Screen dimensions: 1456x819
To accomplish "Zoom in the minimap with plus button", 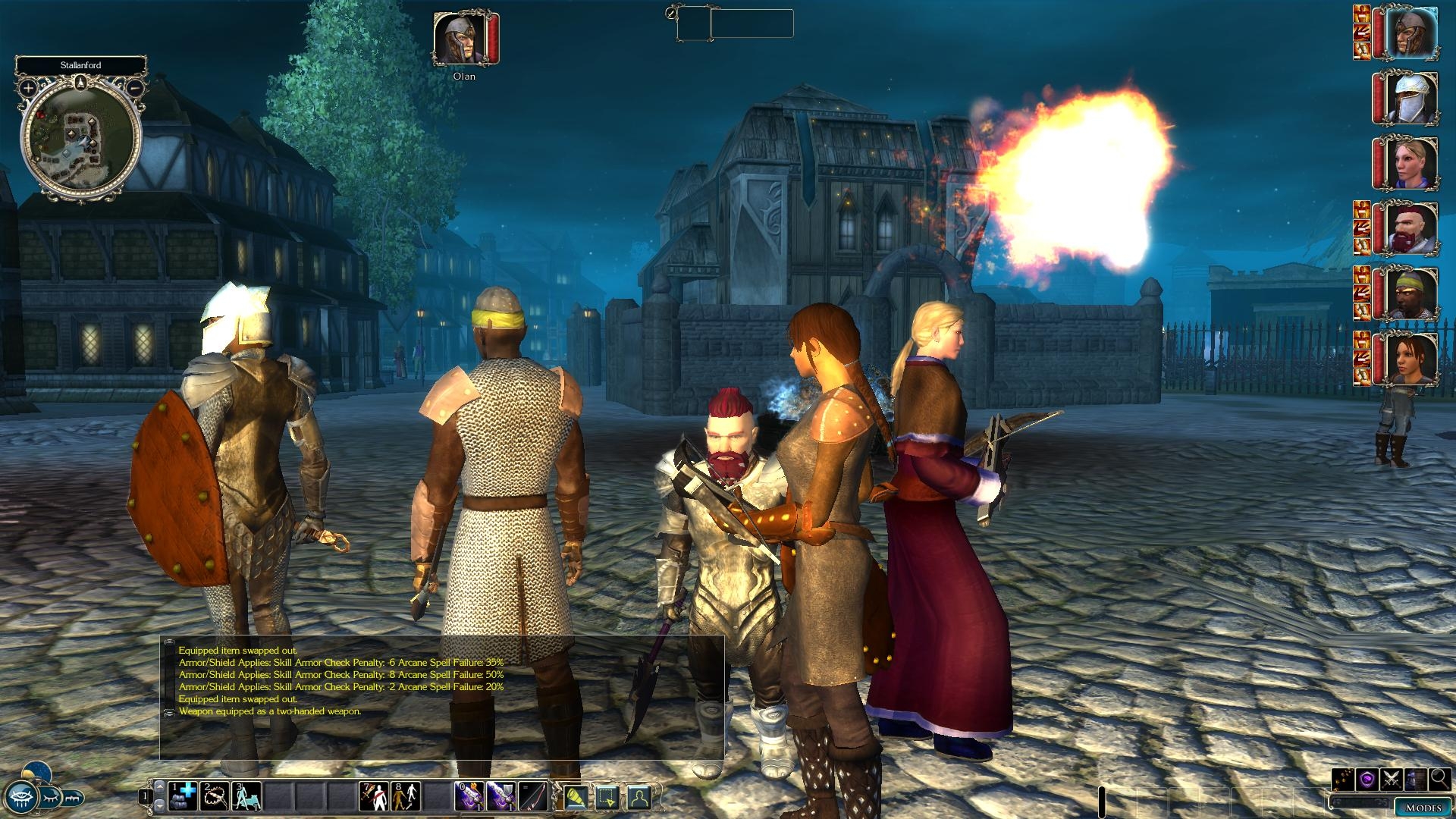I will pyautogui.click(x=28, y=88).
